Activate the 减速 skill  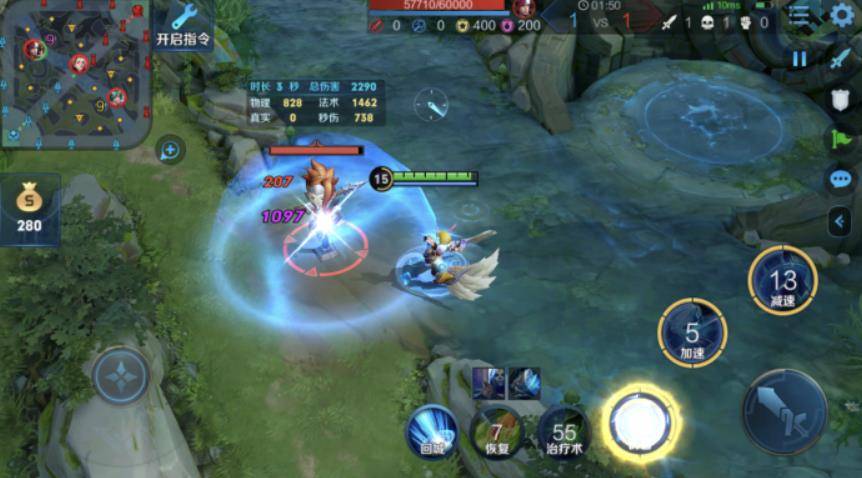click(783, 281)
